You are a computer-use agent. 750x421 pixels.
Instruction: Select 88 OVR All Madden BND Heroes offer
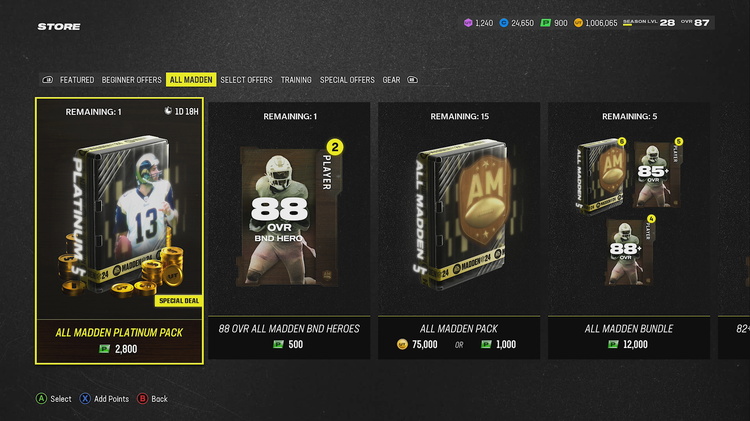289,230
